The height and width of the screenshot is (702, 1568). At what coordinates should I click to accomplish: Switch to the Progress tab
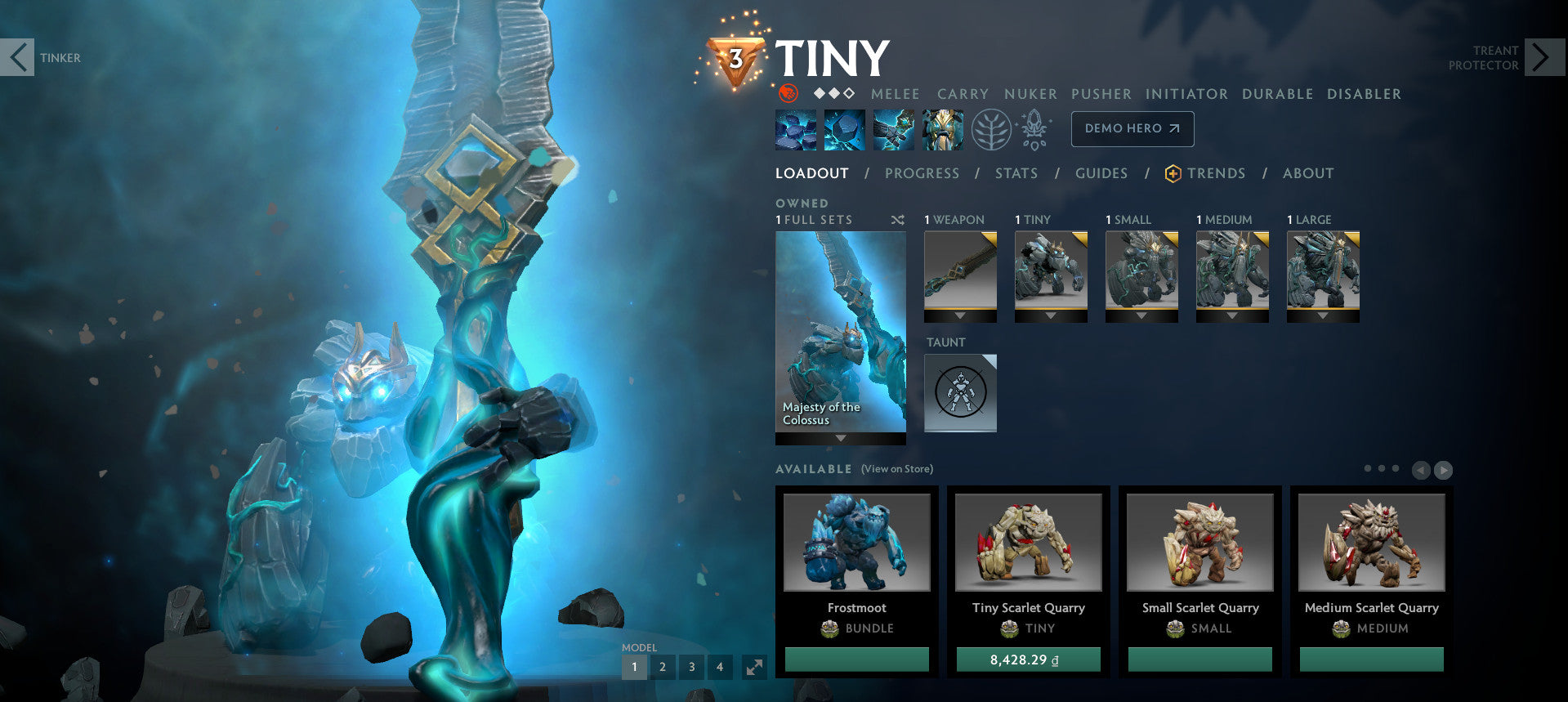tap(922, 173)
